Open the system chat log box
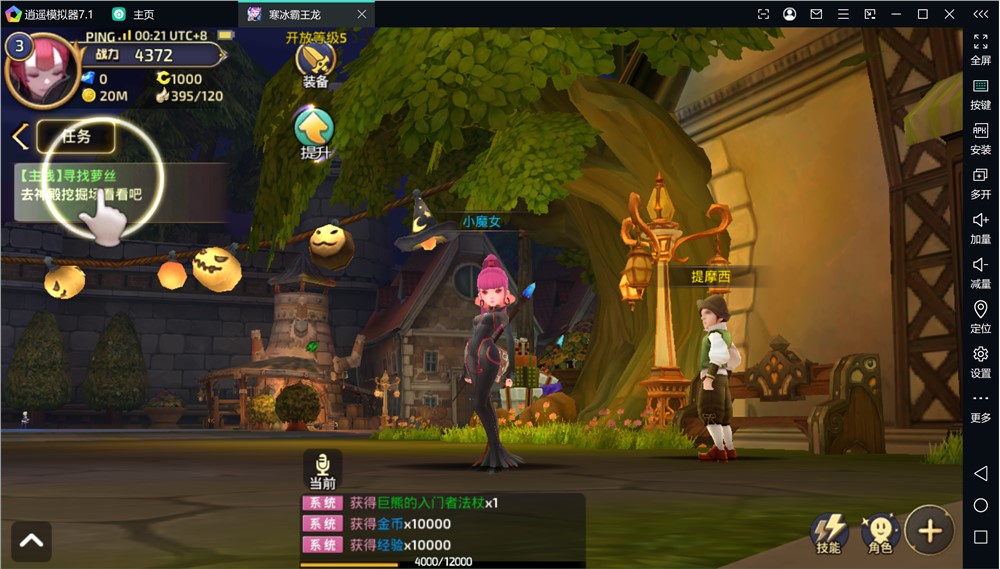 [441, 524]
